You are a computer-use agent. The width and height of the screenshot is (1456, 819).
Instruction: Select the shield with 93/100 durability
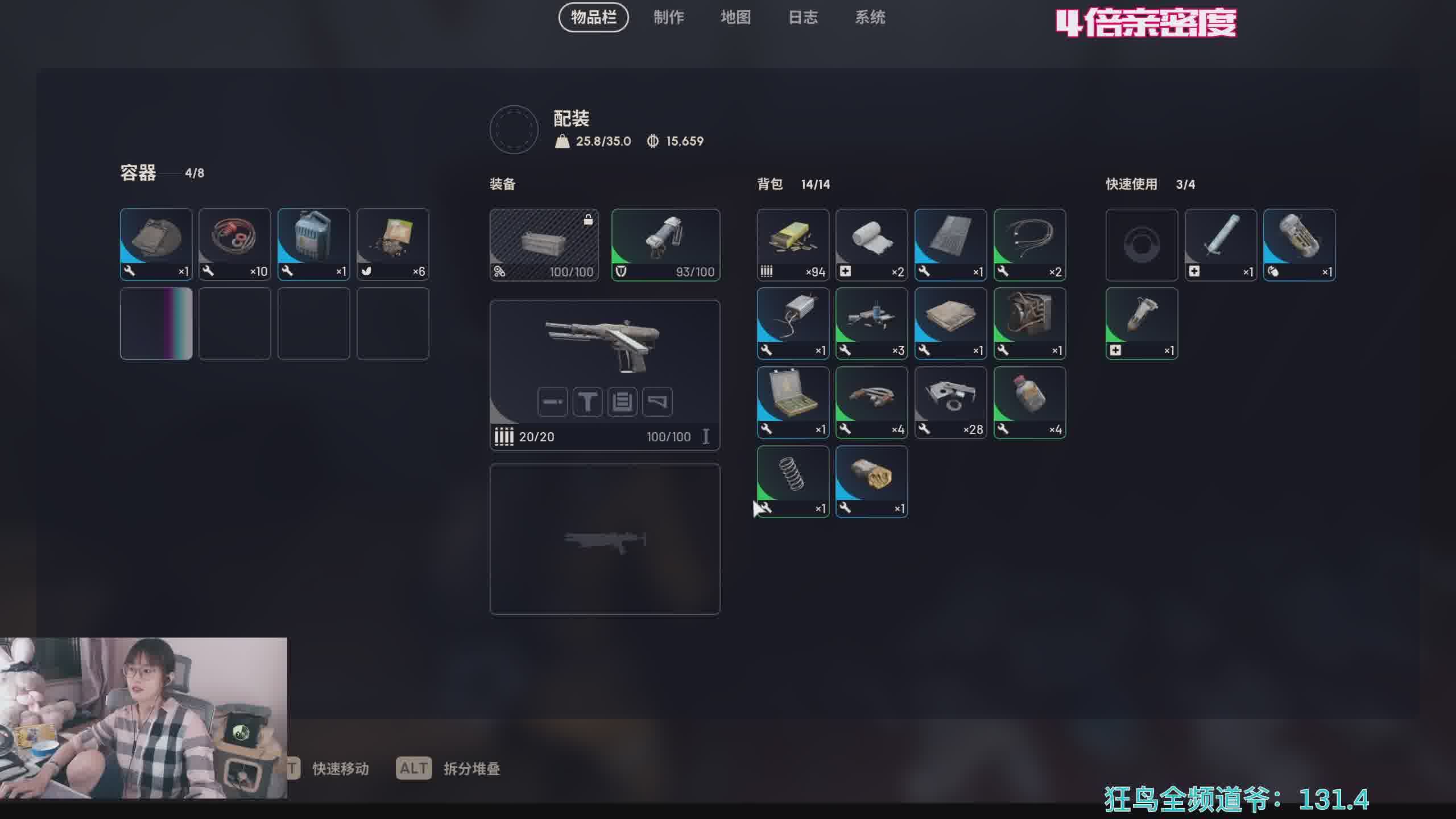(x=665, y=245)
